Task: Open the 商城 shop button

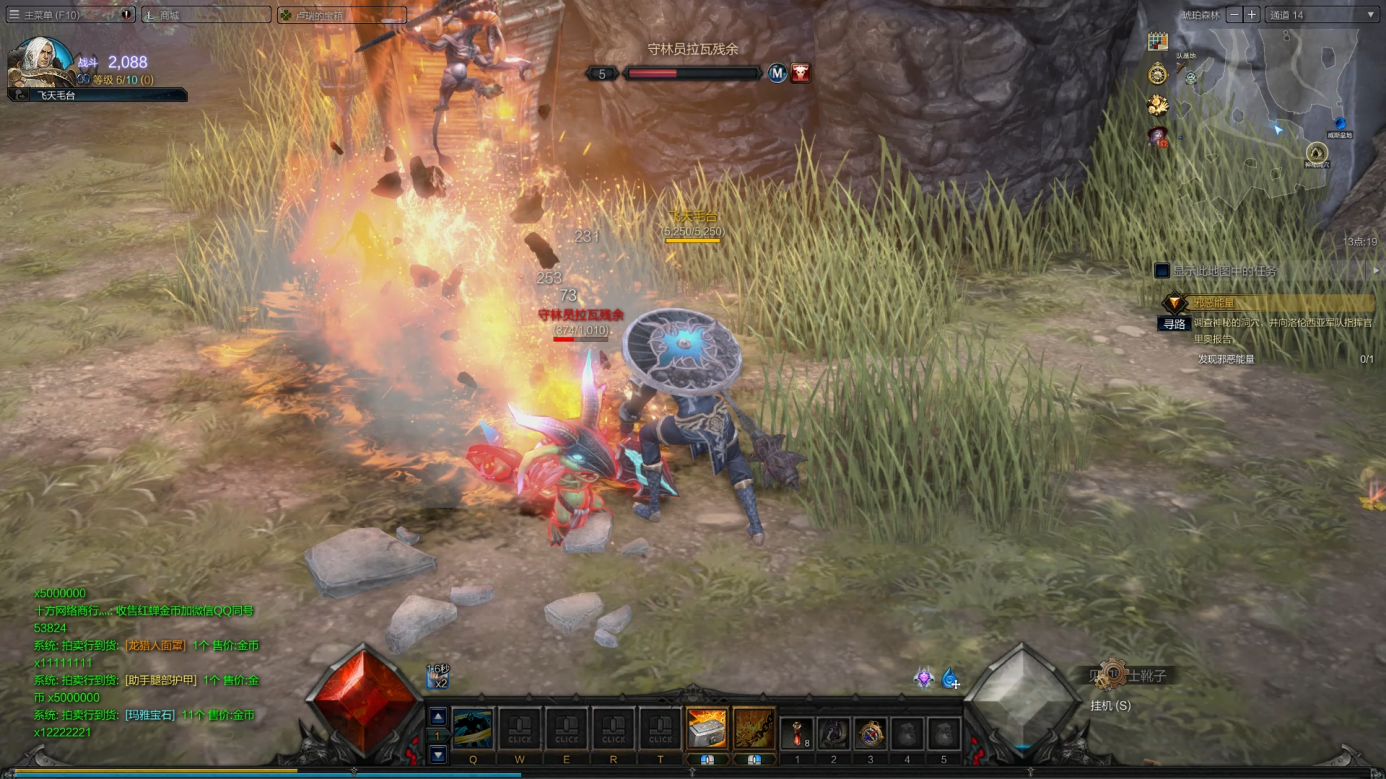Action: (205, 15)
